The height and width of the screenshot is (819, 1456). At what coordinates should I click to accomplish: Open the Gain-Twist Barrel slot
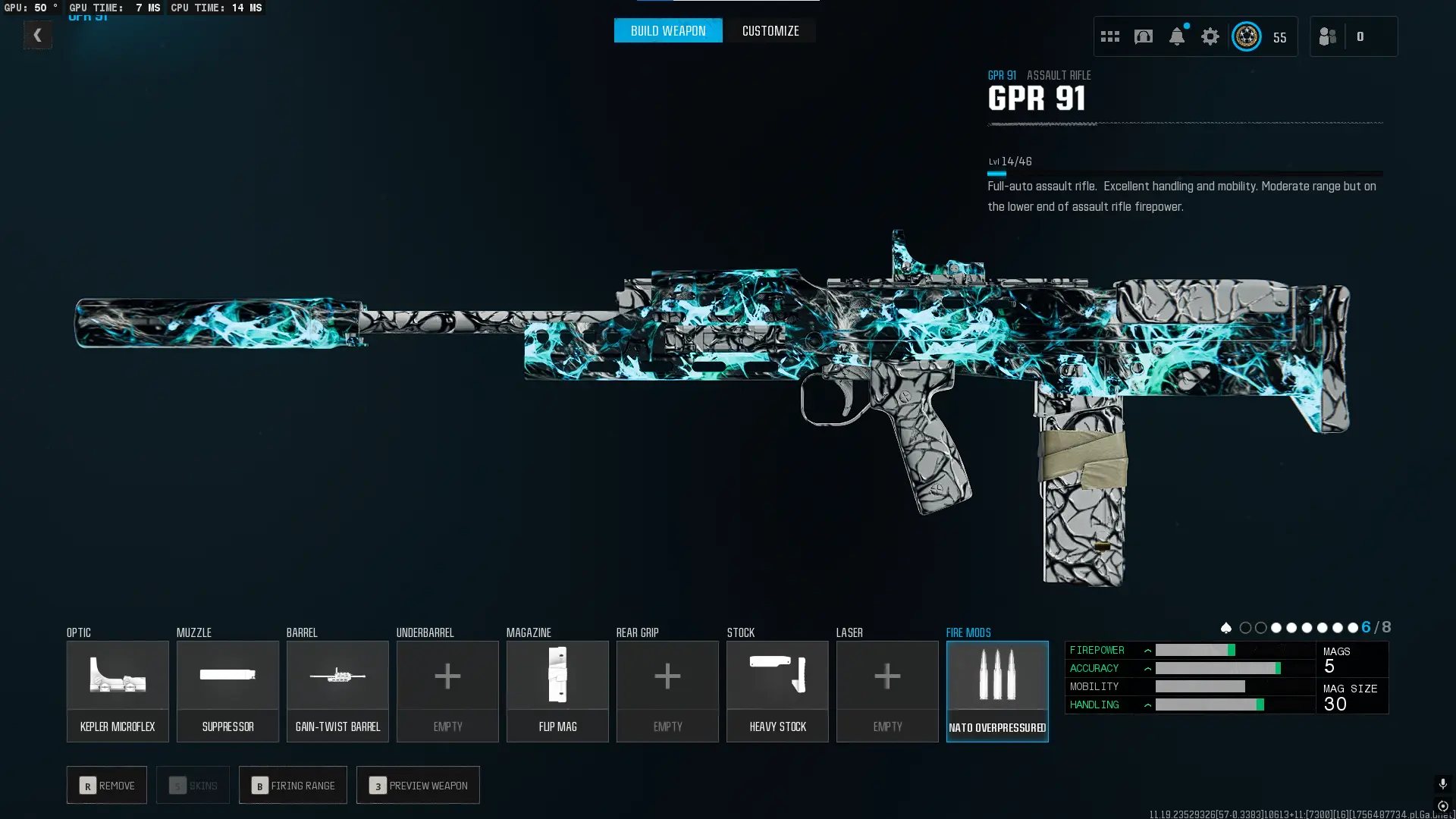[337, 691]
